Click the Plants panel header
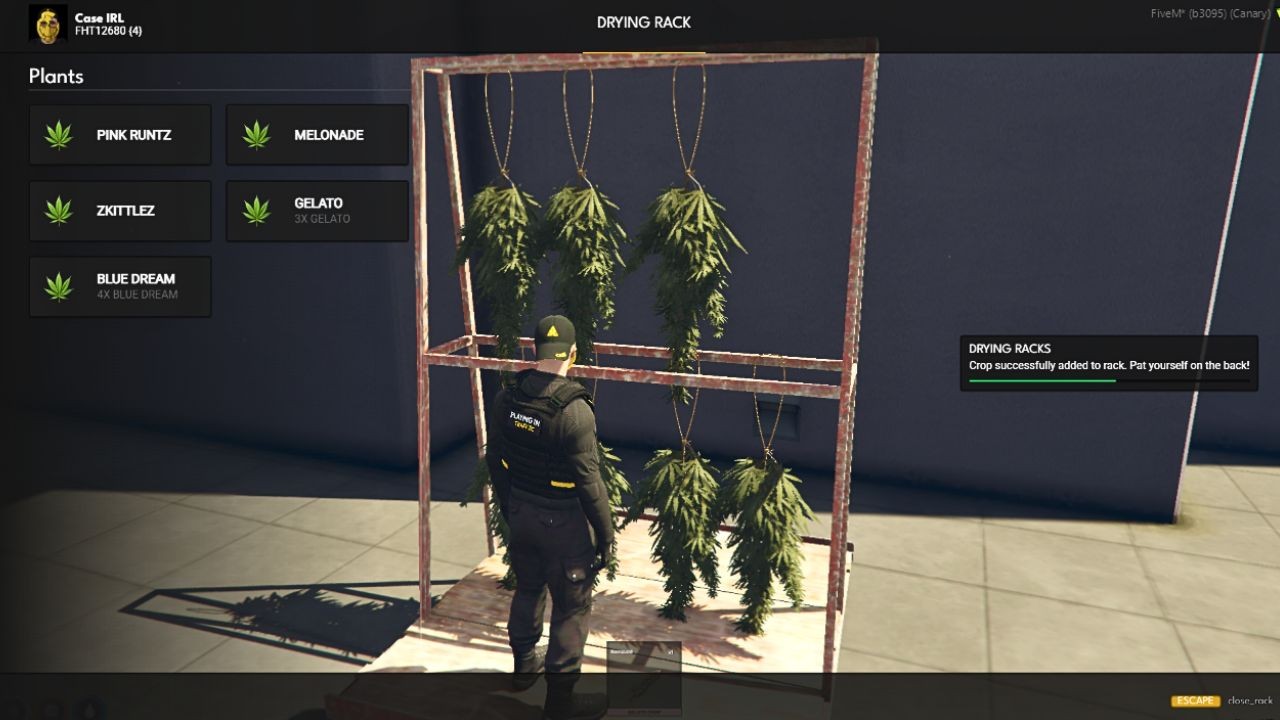The height and width of the screenshot is (720, 1280). coord(57,76)
